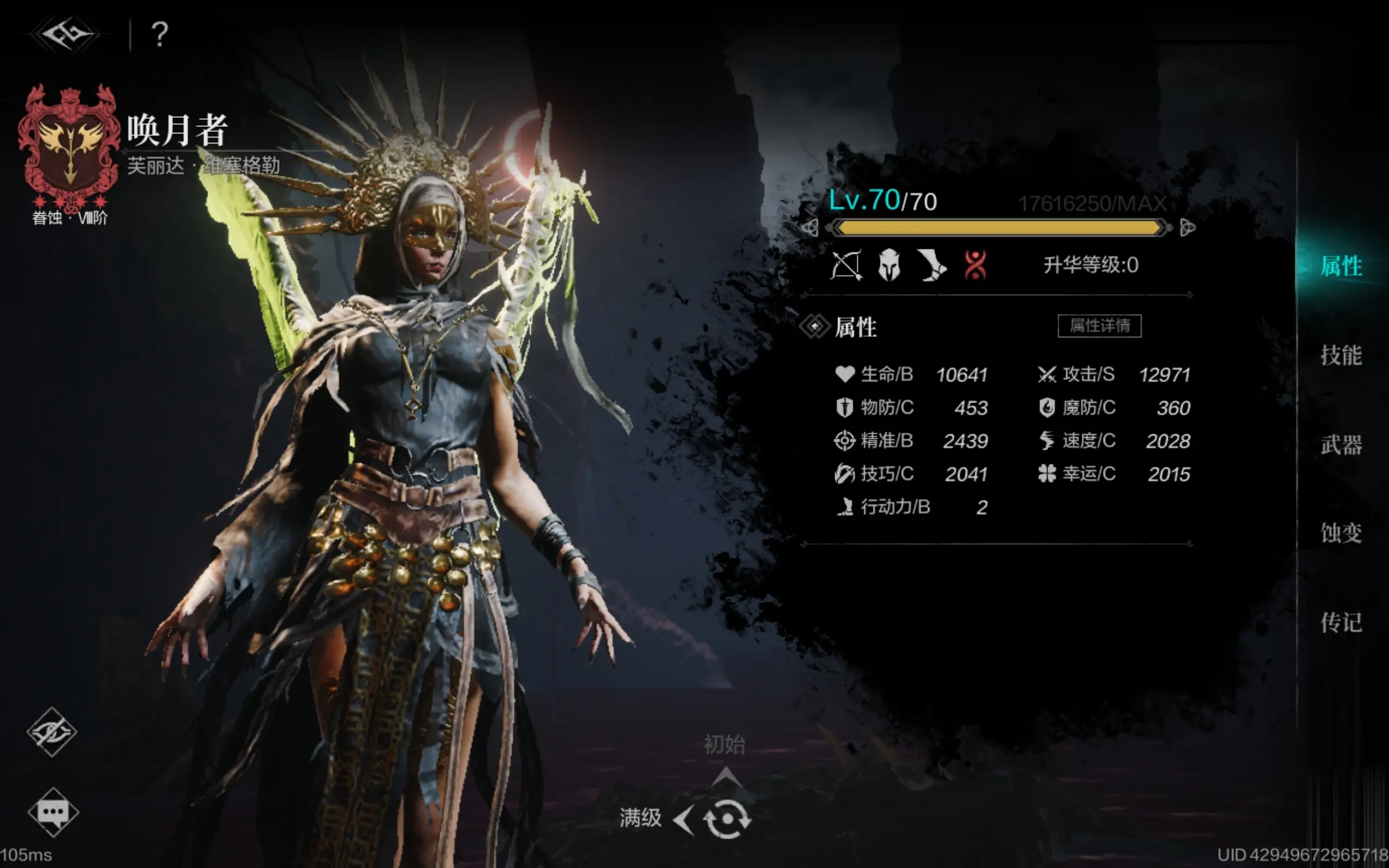Show the 传记 biography tab
The image size is (1389, 868).
1341,622
